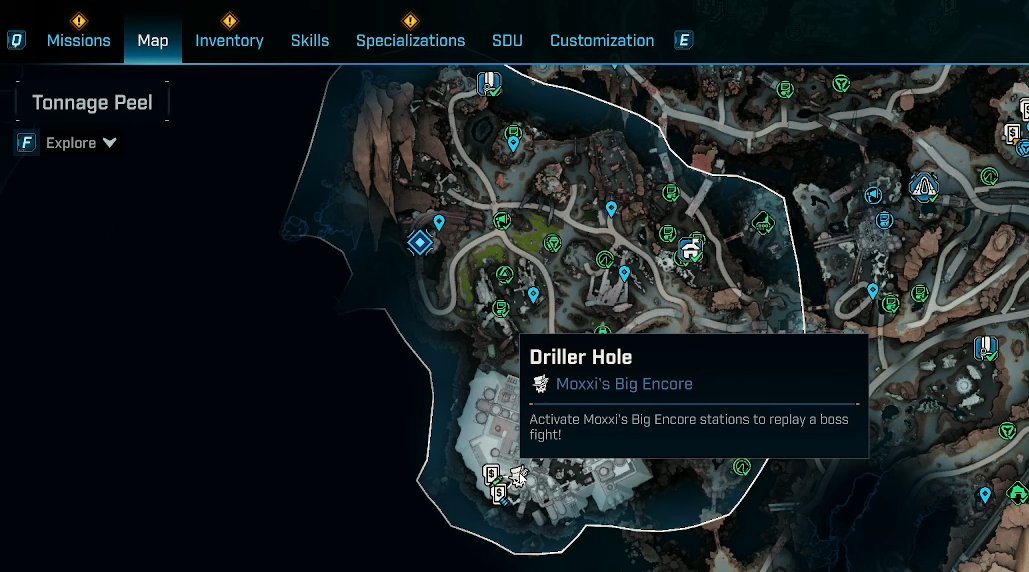Switch to the Customization tab

point(602,40)
